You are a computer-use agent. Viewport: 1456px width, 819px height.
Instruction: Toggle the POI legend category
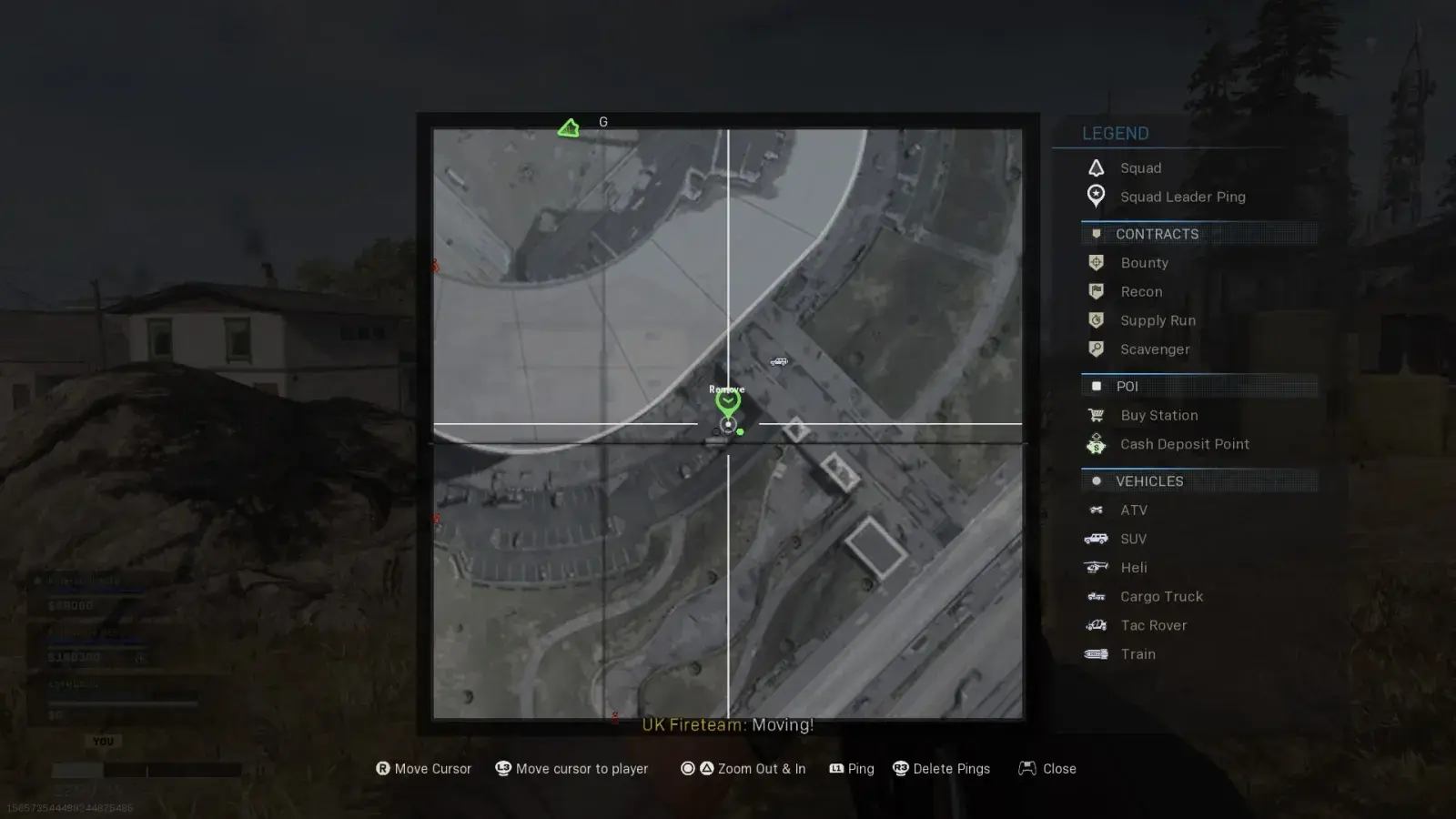click(x=1127, y=387)
